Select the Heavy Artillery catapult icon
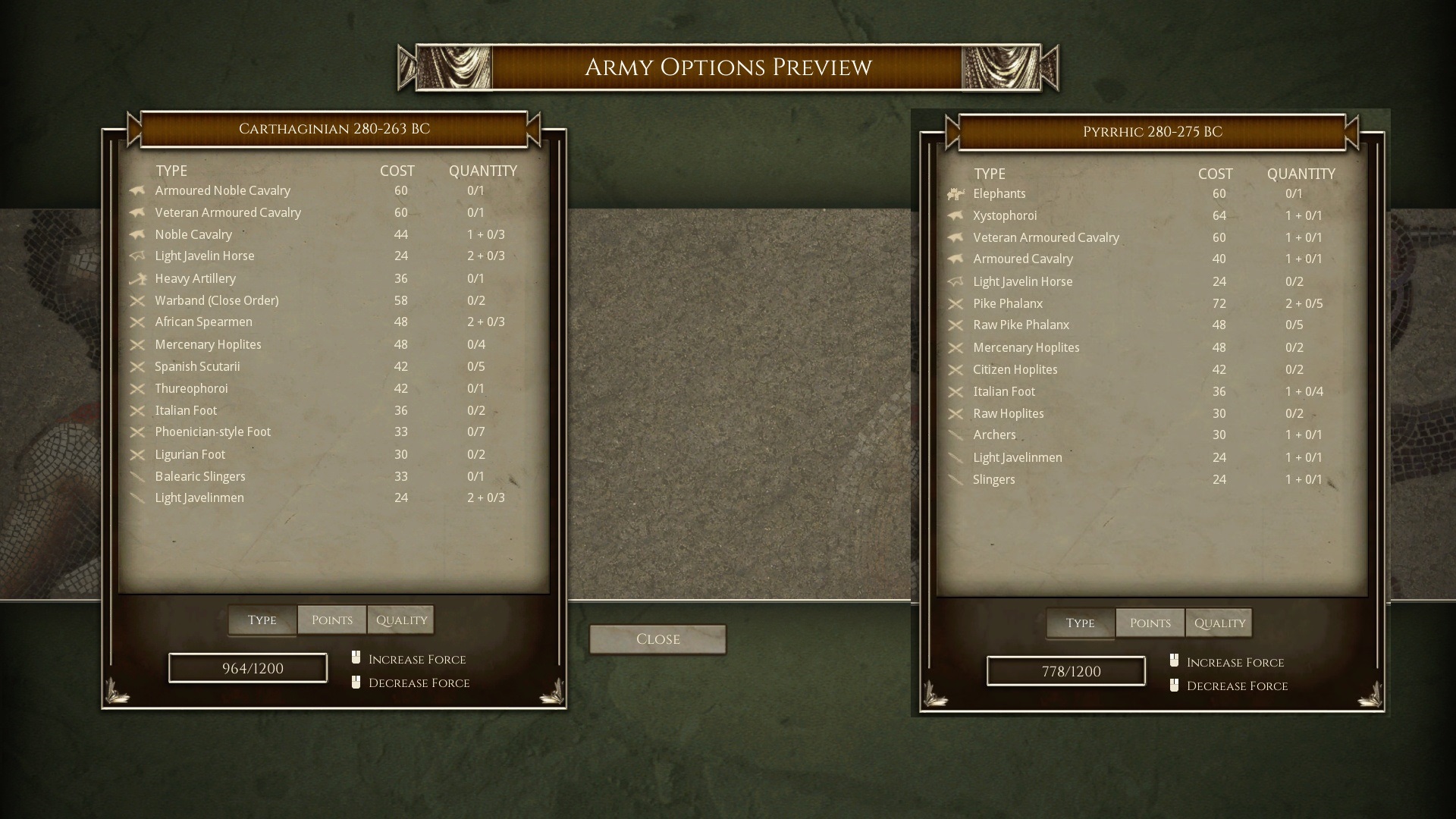The width and height of the screenshot is (1456, 819). pos(136,278)
